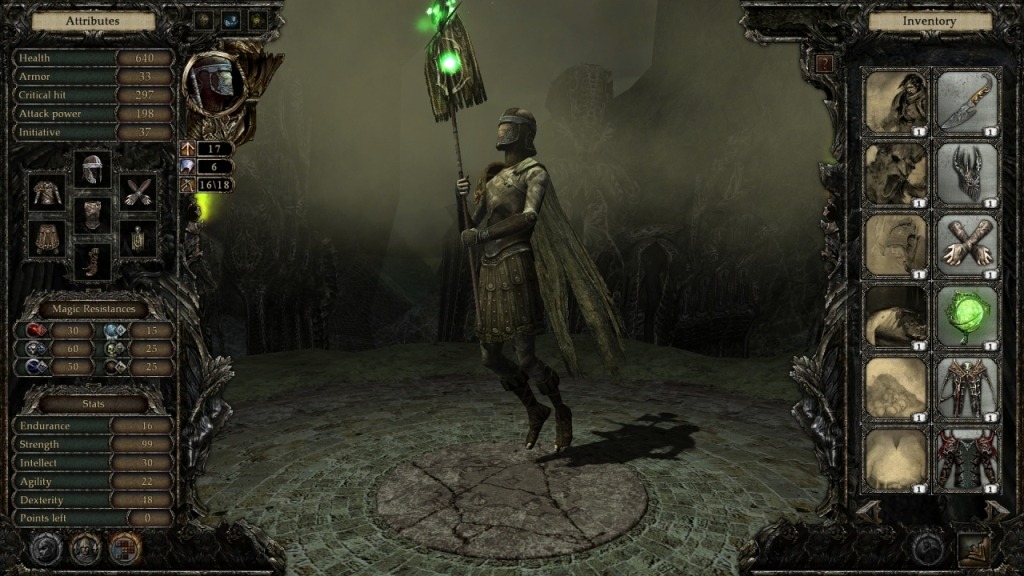The height and width of the screenshot is (576, 1024).
Task: Select the equipped helmet slot
Action: [x=93, y=169]
